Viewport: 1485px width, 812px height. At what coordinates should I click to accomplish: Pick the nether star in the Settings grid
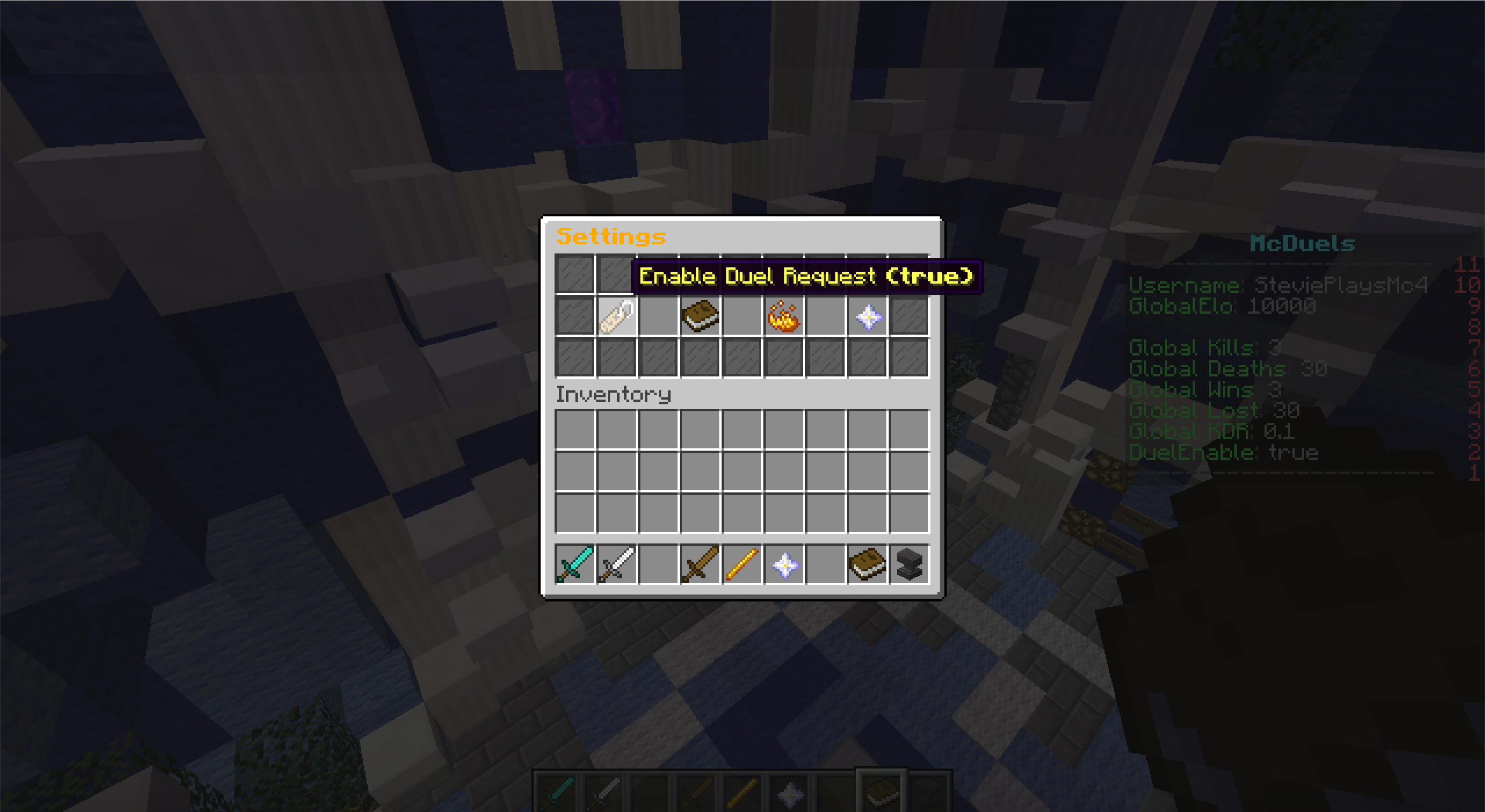868,317
